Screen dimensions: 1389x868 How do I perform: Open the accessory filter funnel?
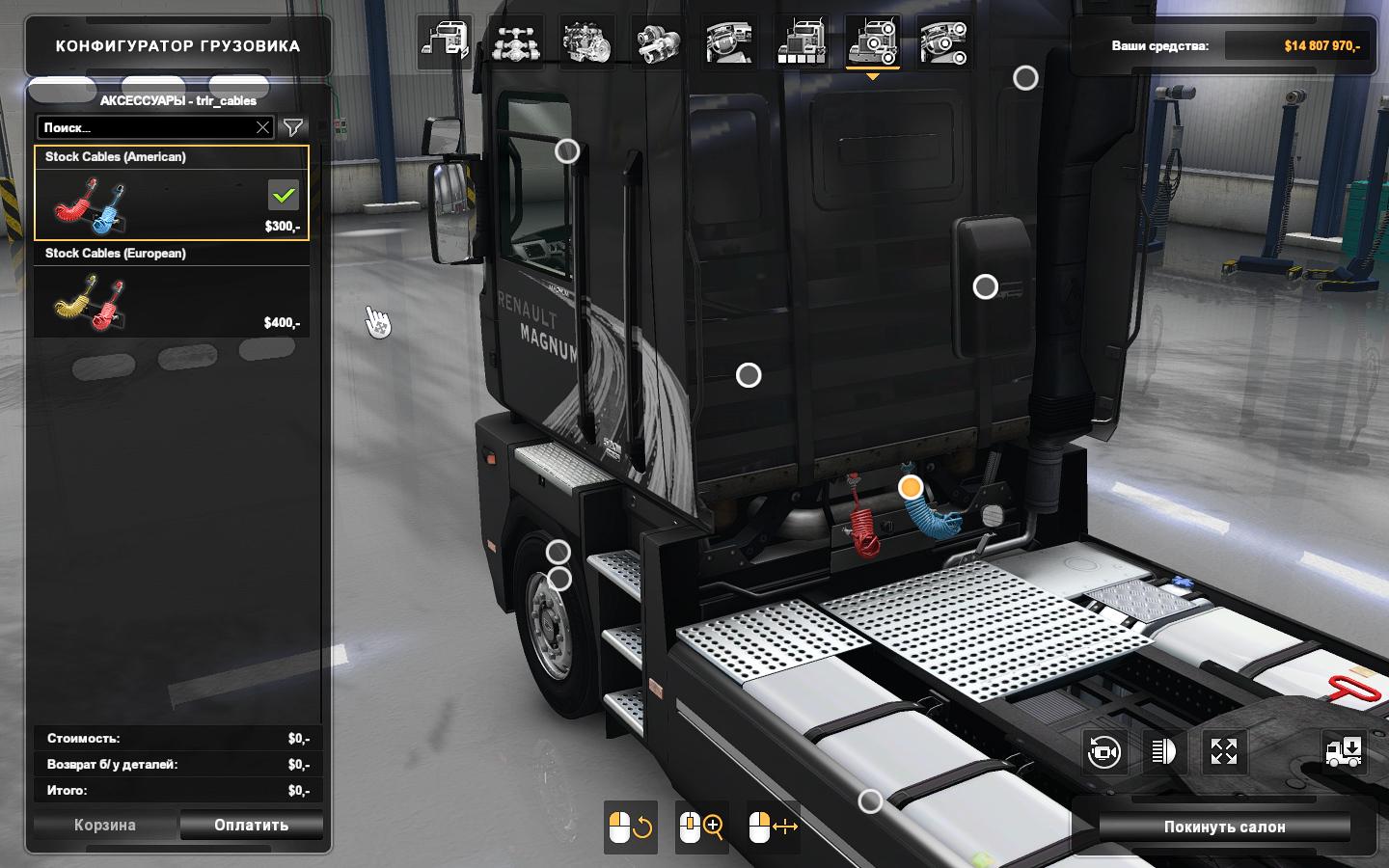coord(293,127)
